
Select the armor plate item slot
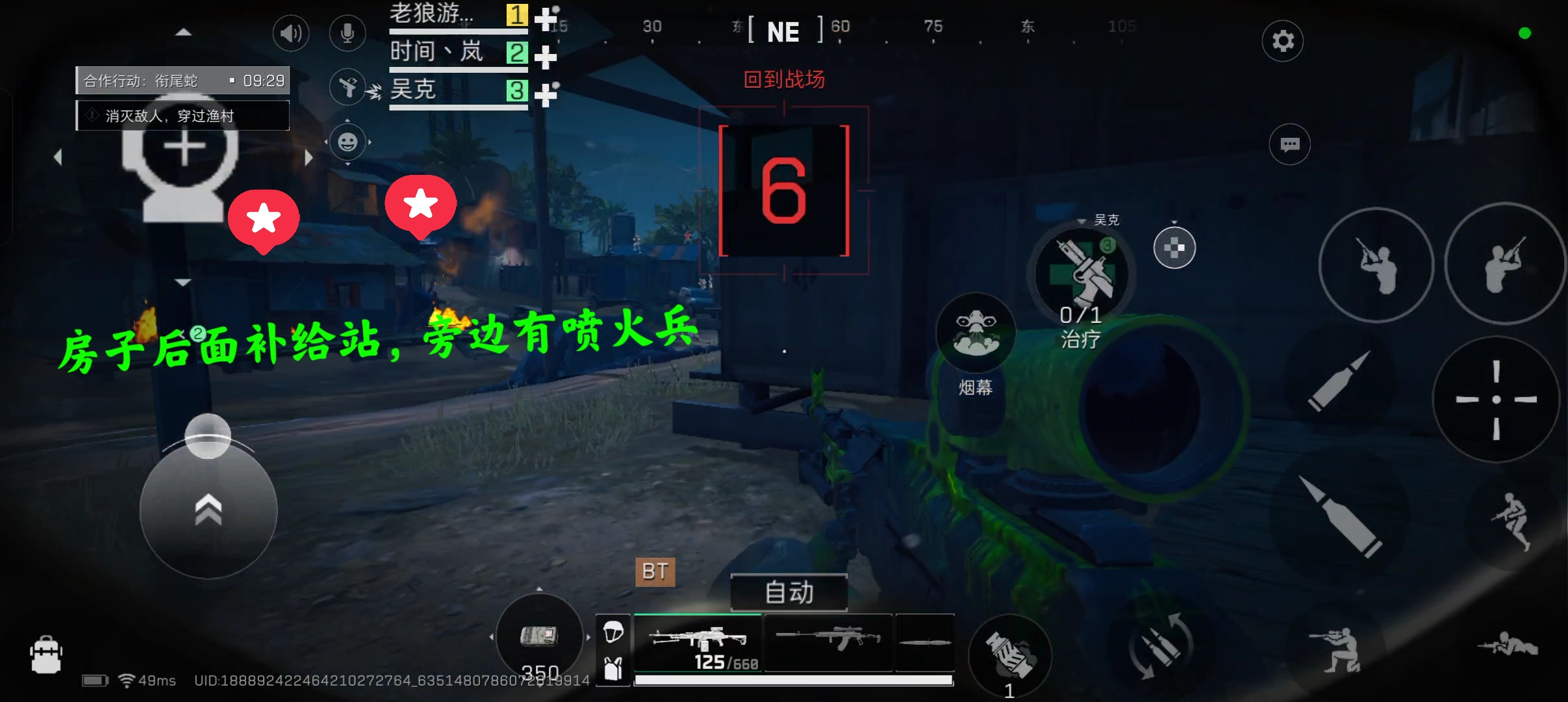point(539,636)
